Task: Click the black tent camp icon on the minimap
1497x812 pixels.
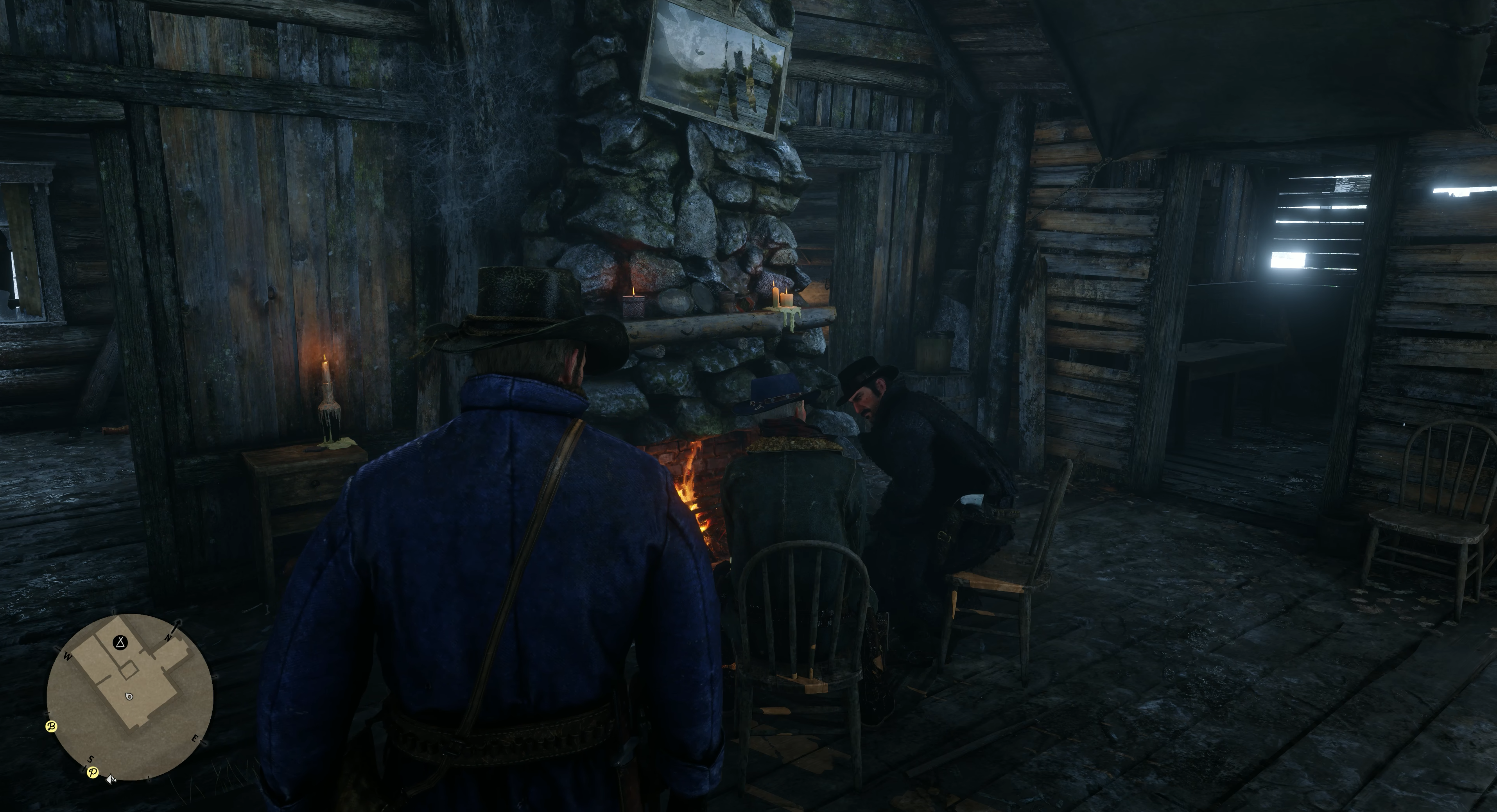Action: (x=120, y=643)
